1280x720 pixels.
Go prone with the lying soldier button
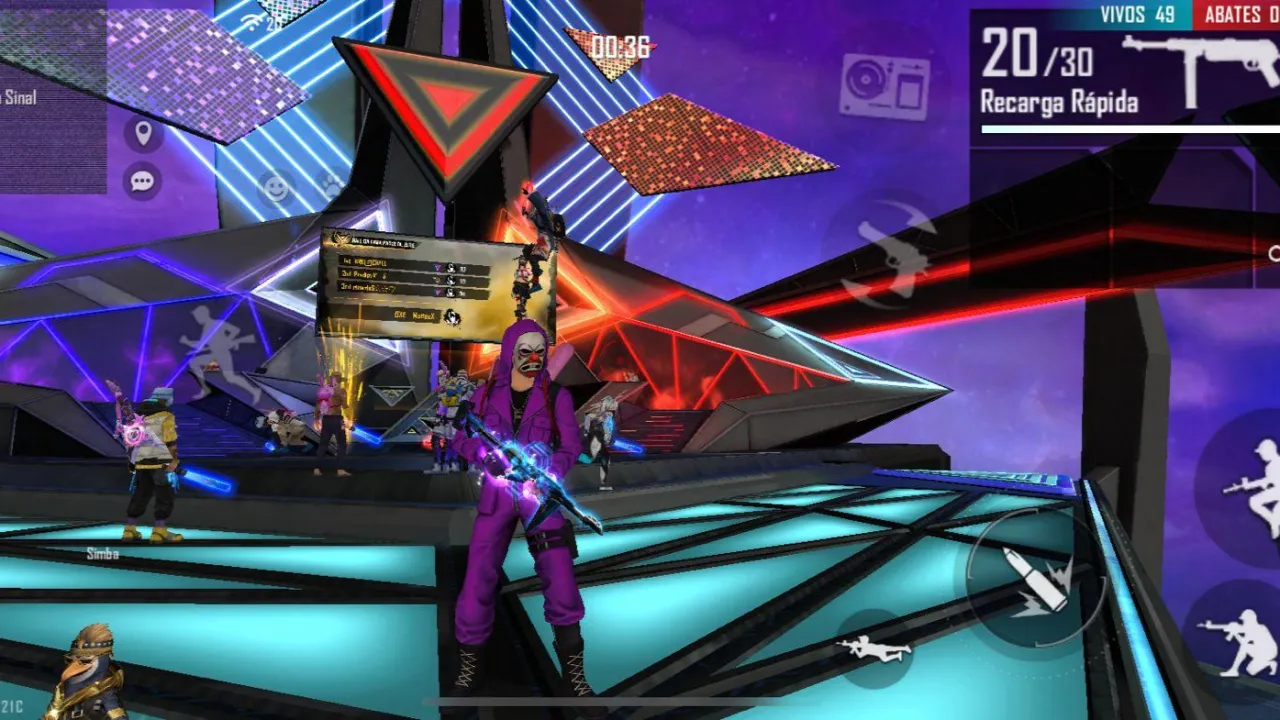click(874, 649)
